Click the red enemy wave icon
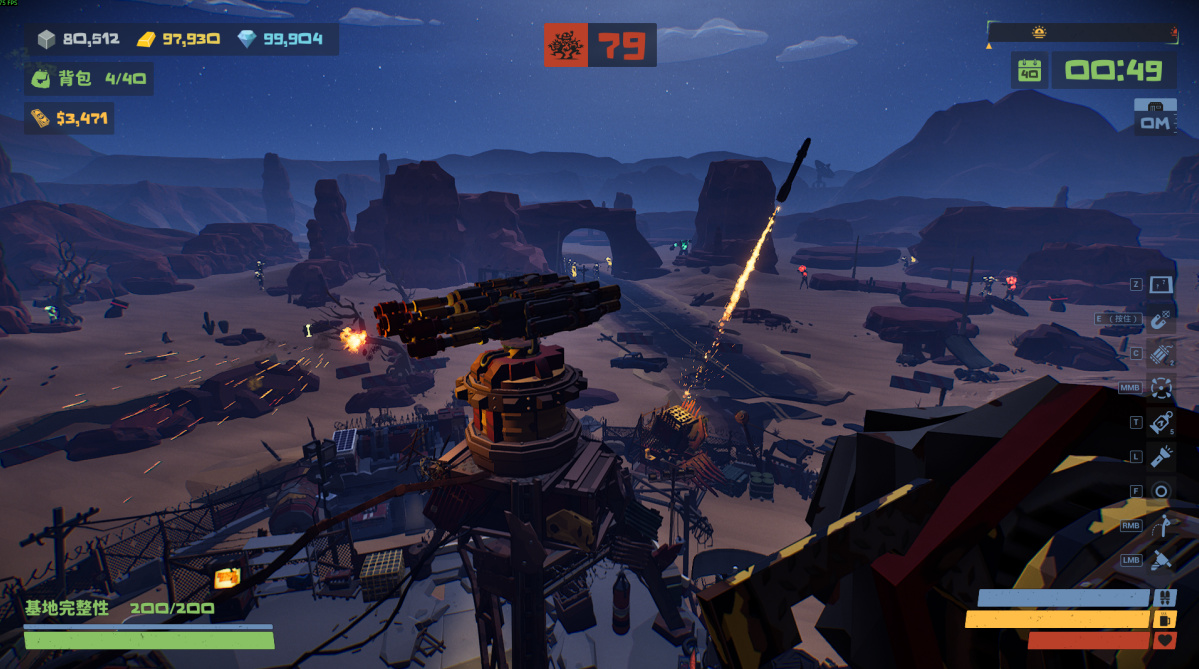The width and height of the screenshot is (1199, 669). click(566, 46)
